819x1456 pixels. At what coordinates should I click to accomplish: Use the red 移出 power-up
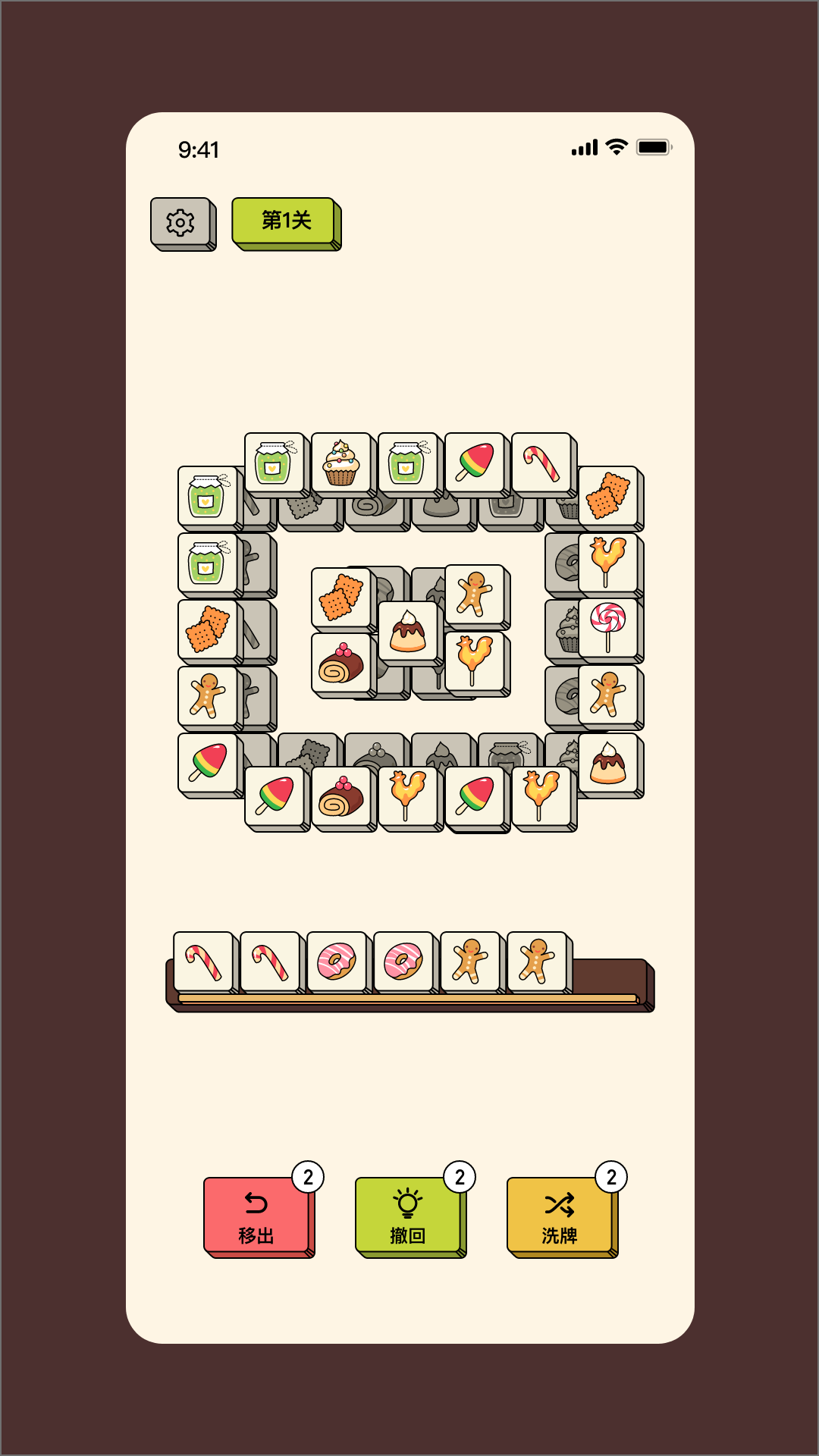point(257,1216)
